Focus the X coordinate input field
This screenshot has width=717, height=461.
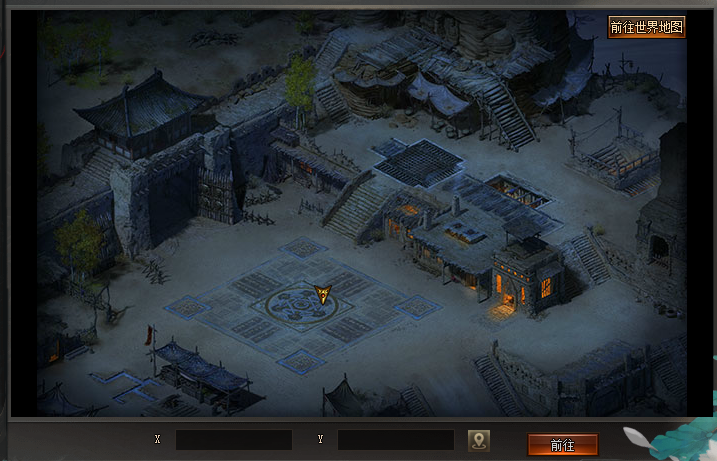click(234, 440)
